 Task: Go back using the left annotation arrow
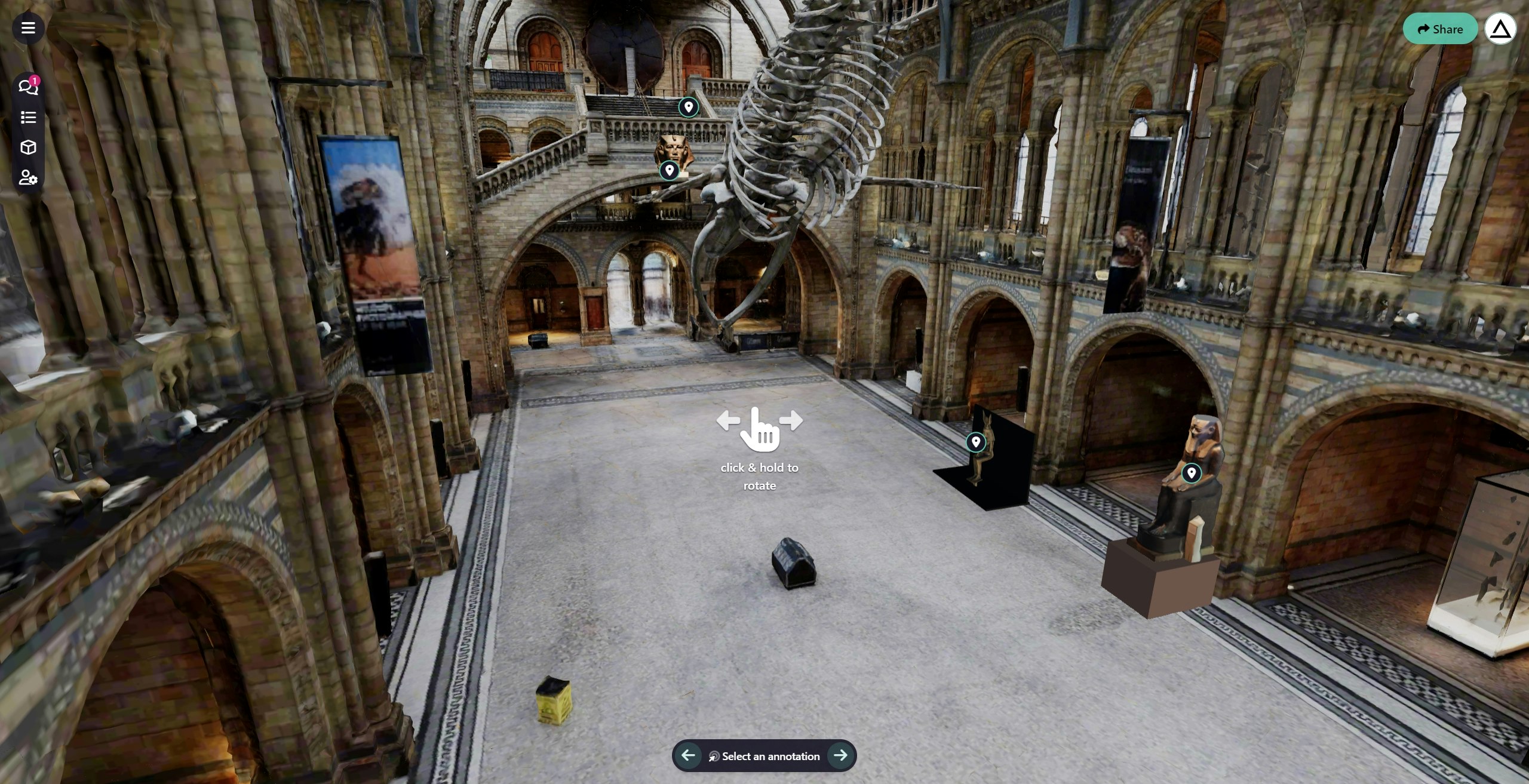click(688, 755)
